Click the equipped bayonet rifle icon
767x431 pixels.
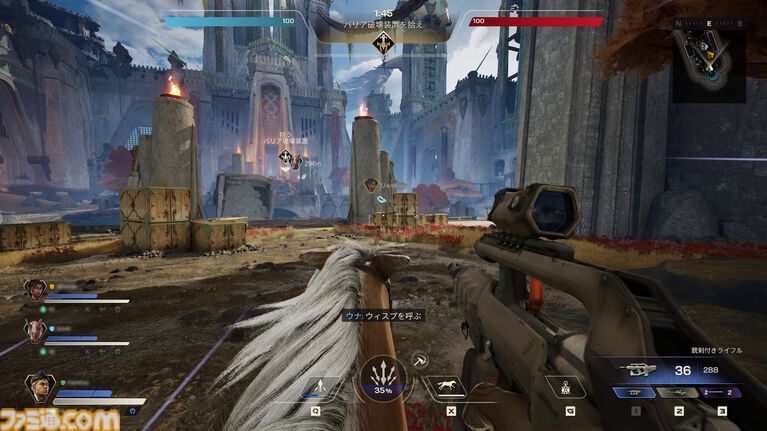639,368
